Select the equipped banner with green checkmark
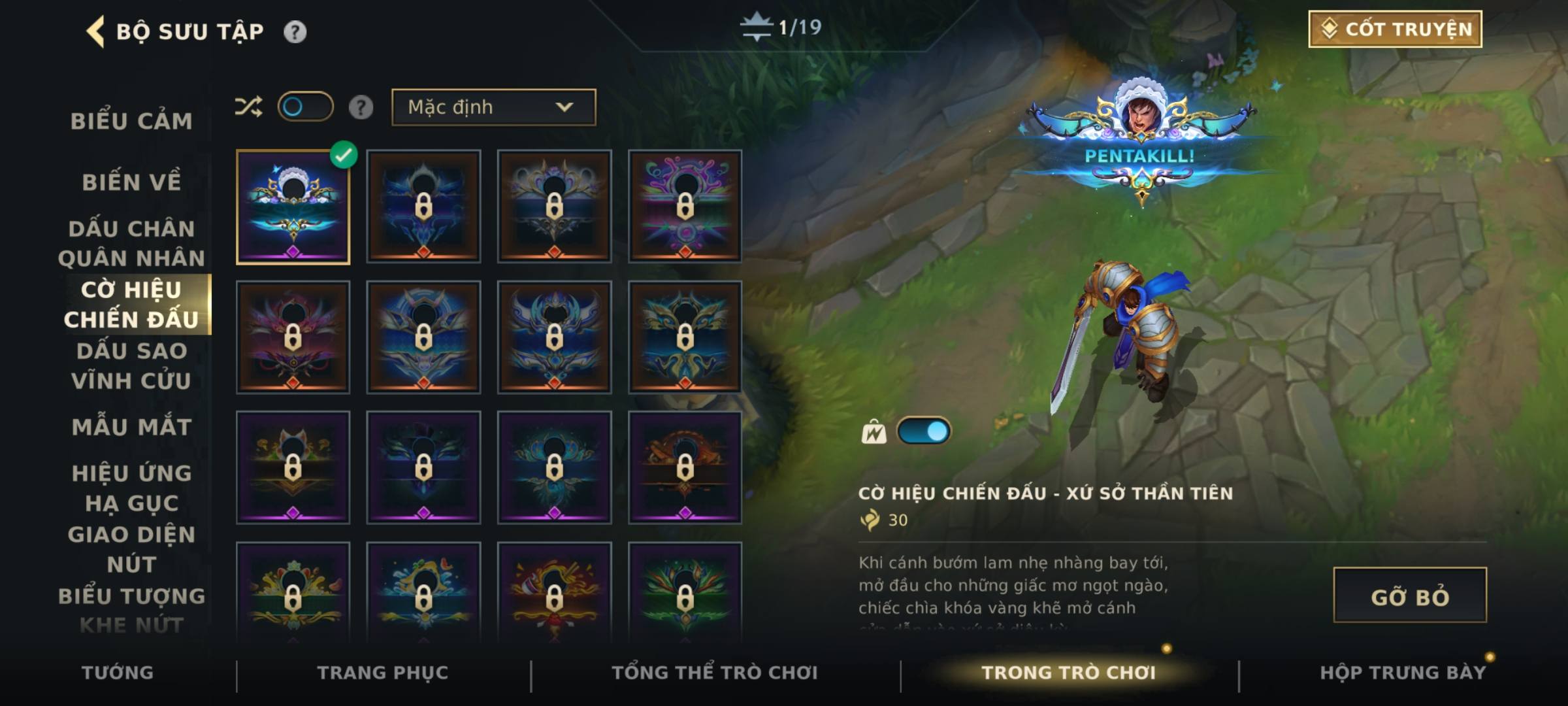Viewport: 1568px width, 706px height. (x=293, y=207)
